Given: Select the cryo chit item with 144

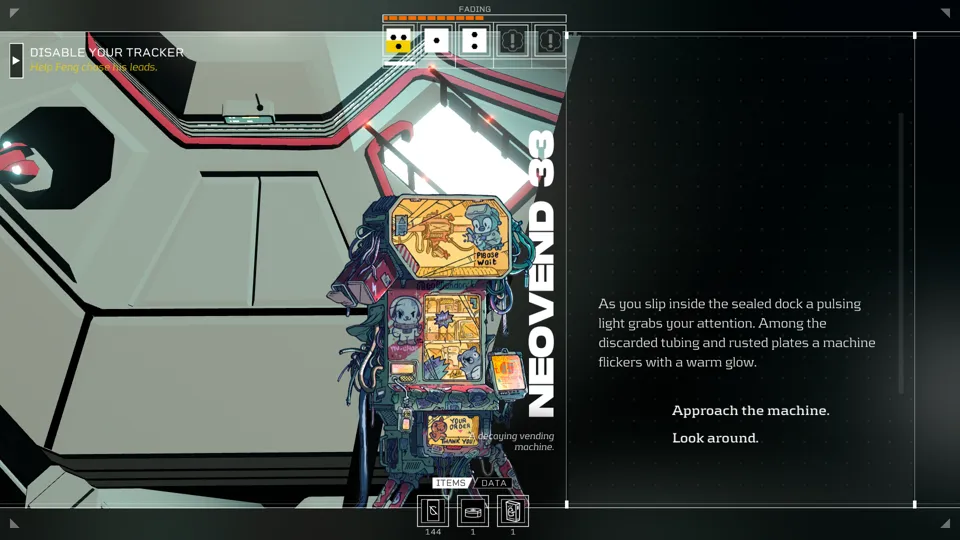Looking at the screenshot, I should pyautogui.click(x=433, y=511).
